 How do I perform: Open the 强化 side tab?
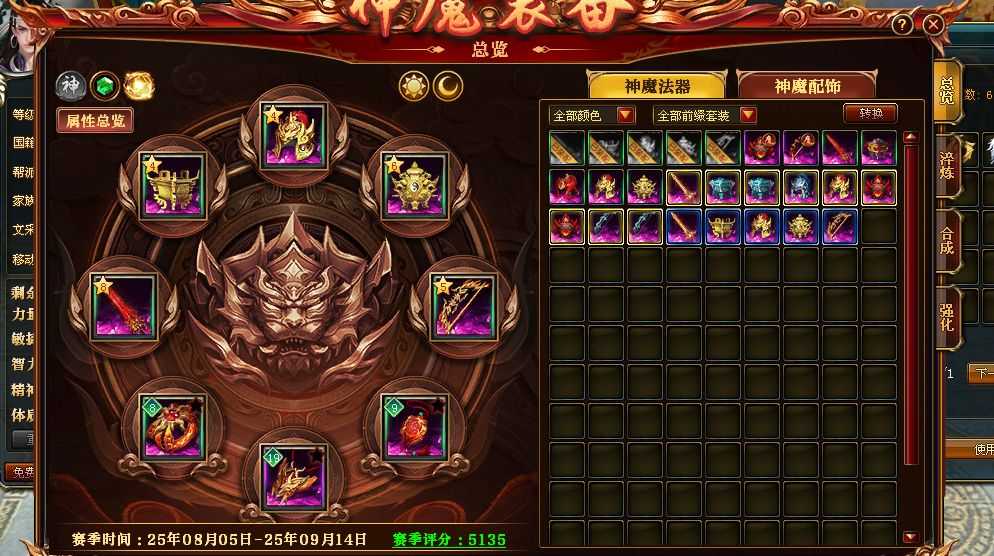click(x=946, y=317)
